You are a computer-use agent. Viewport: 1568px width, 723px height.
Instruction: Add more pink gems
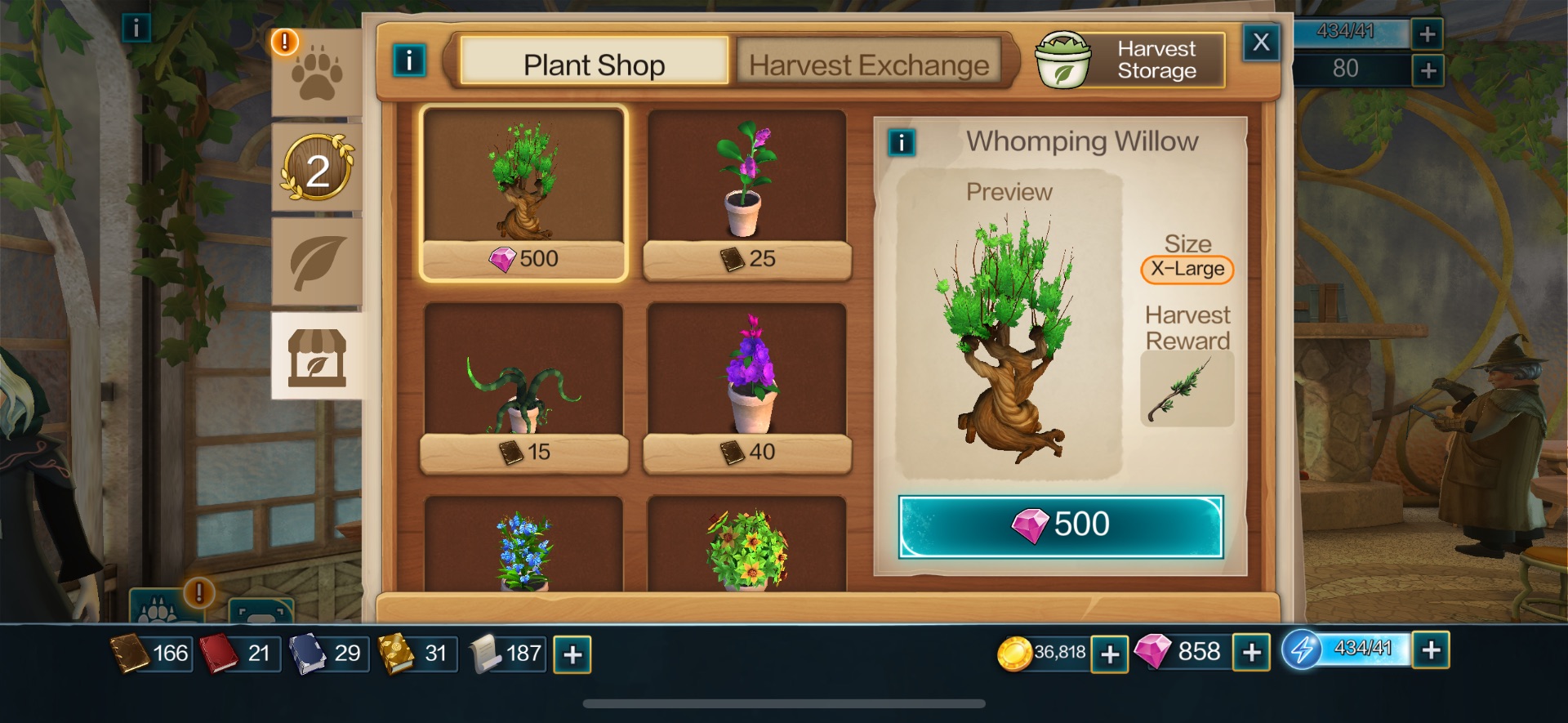[1251, 654]
